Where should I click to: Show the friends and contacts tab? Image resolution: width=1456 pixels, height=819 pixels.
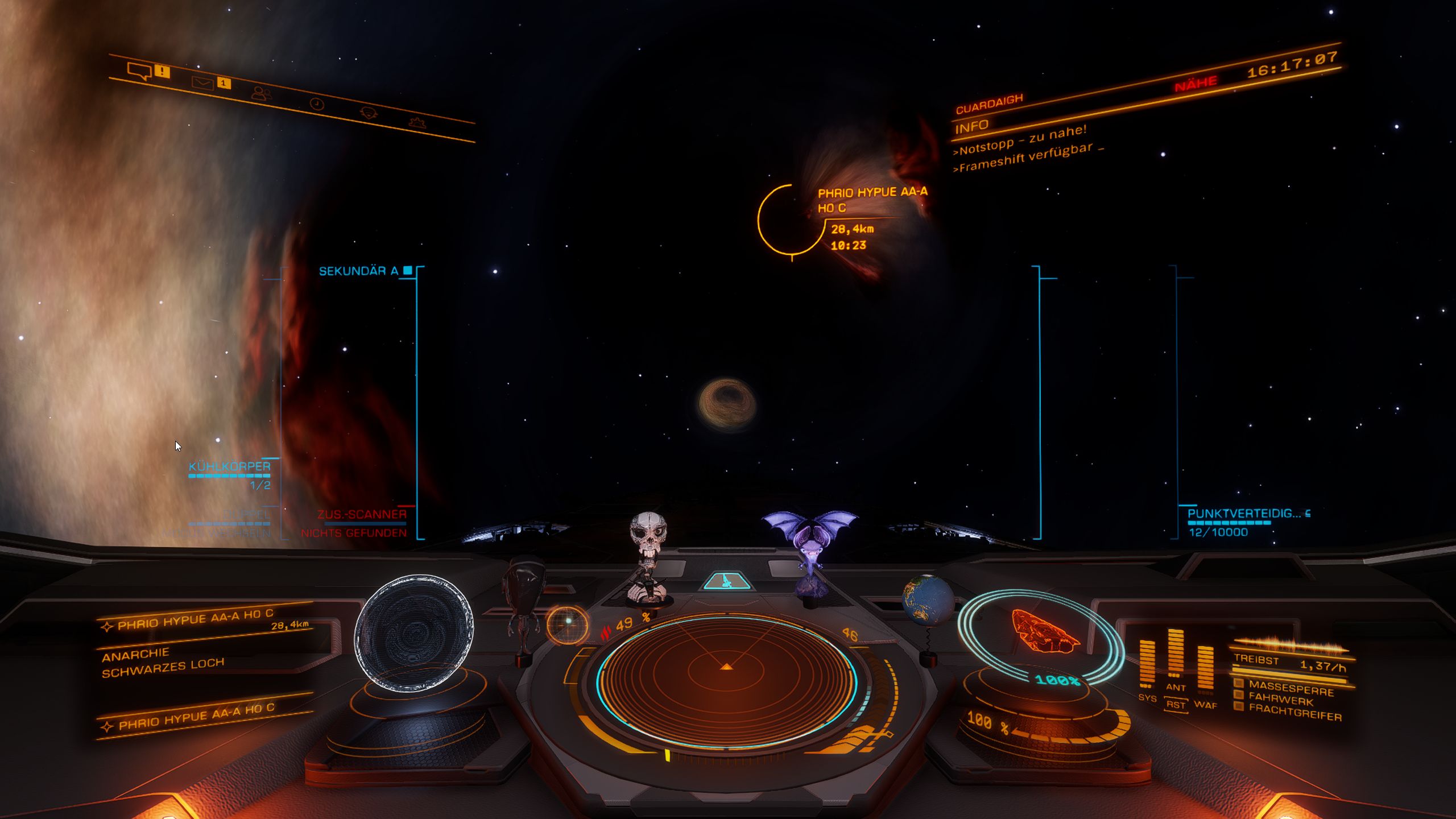tap(261, 93)
